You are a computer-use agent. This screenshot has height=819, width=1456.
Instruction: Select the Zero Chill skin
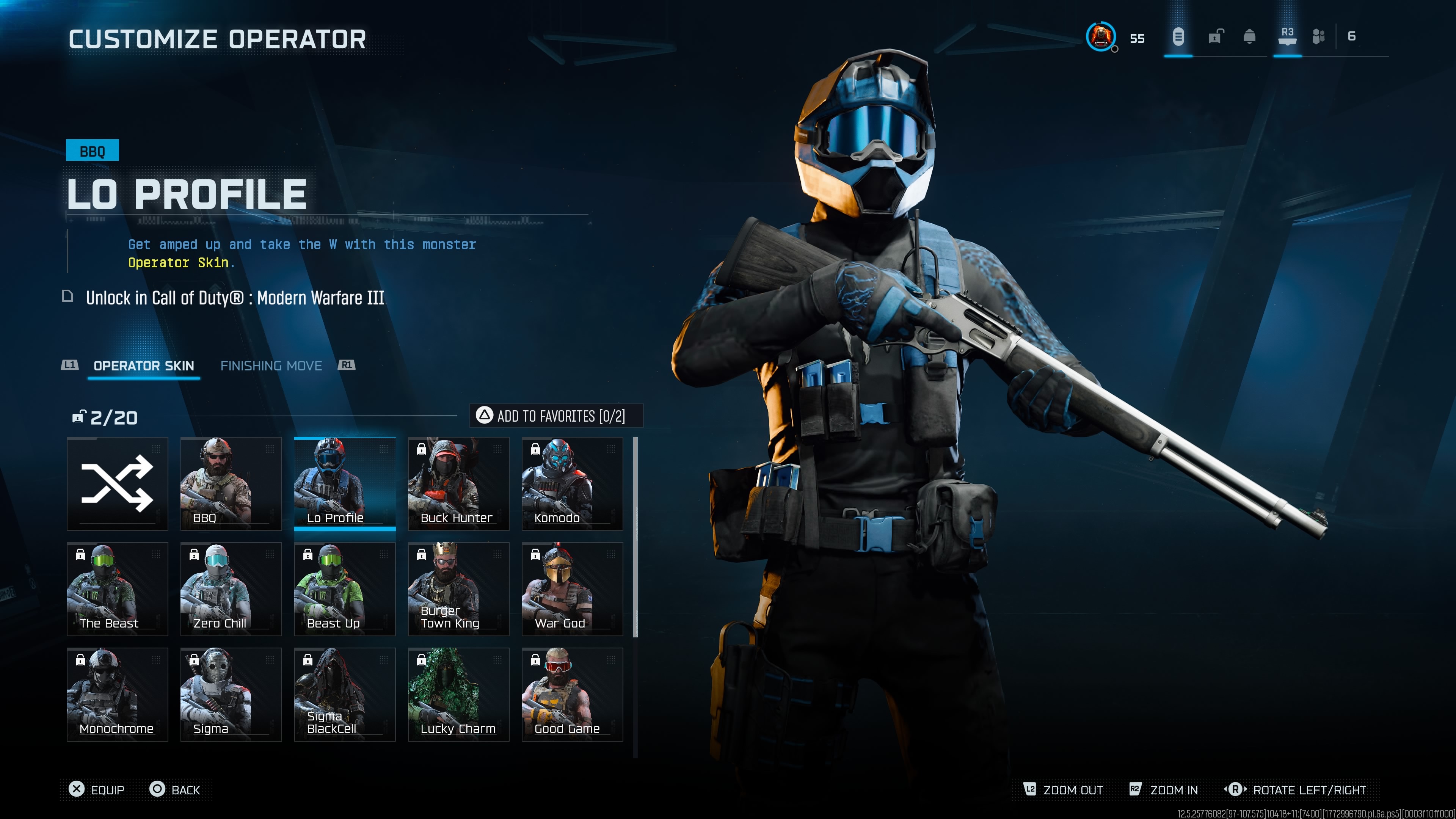pyautogui.click(x=231, y=588)
